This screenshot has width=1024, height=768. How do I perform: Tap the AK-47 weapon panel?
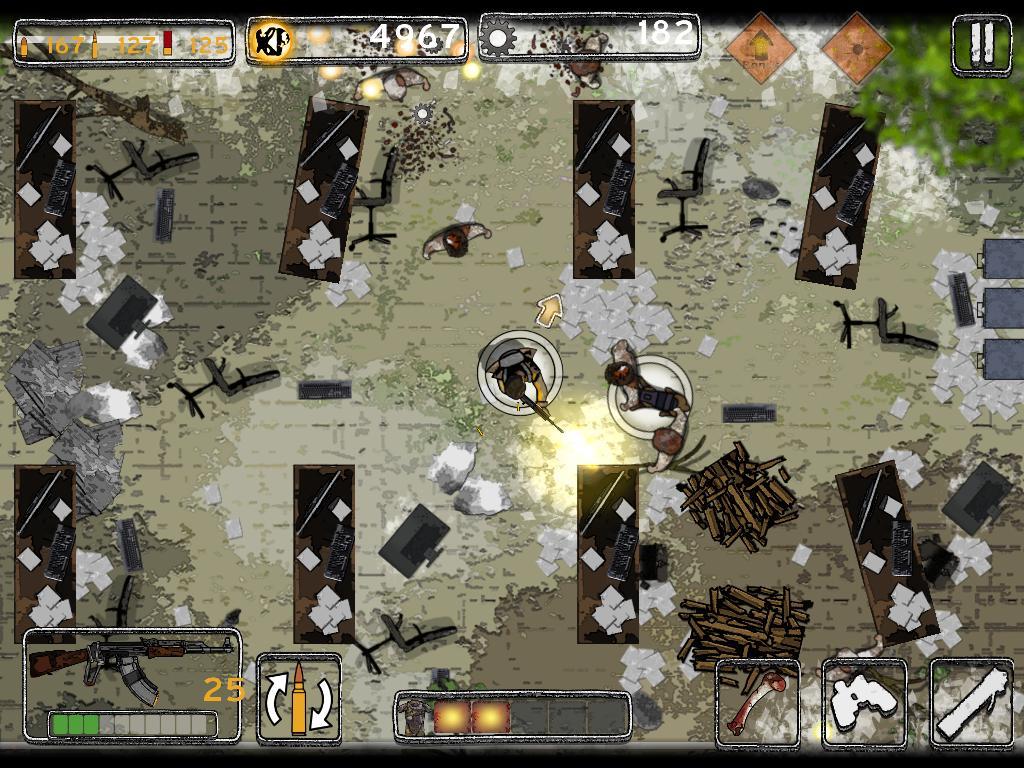[132, 685]
